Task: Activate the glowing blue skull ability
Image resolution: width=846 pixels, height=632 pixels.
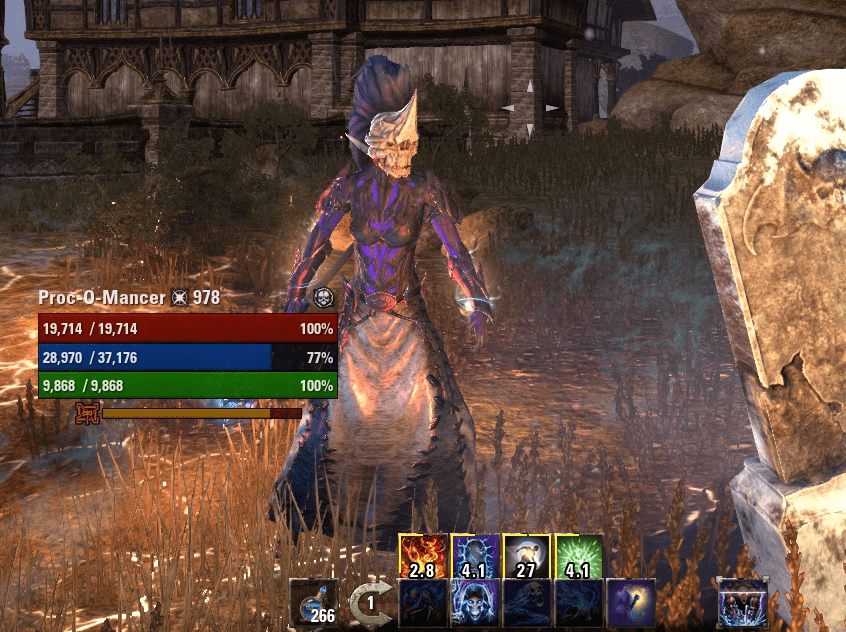Action: pyautogui.click(x=475, y=603)
